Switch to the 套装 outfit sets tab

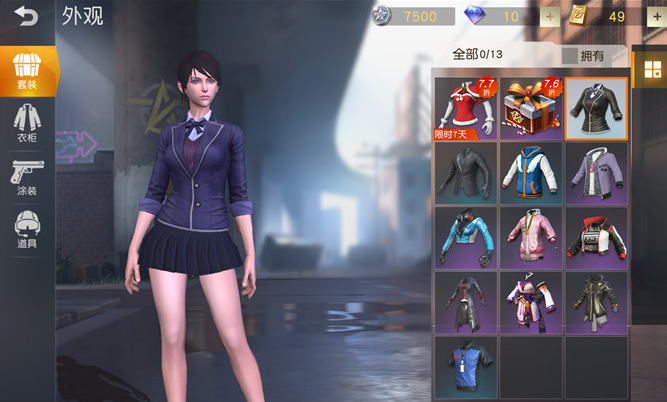pos(27,70)
